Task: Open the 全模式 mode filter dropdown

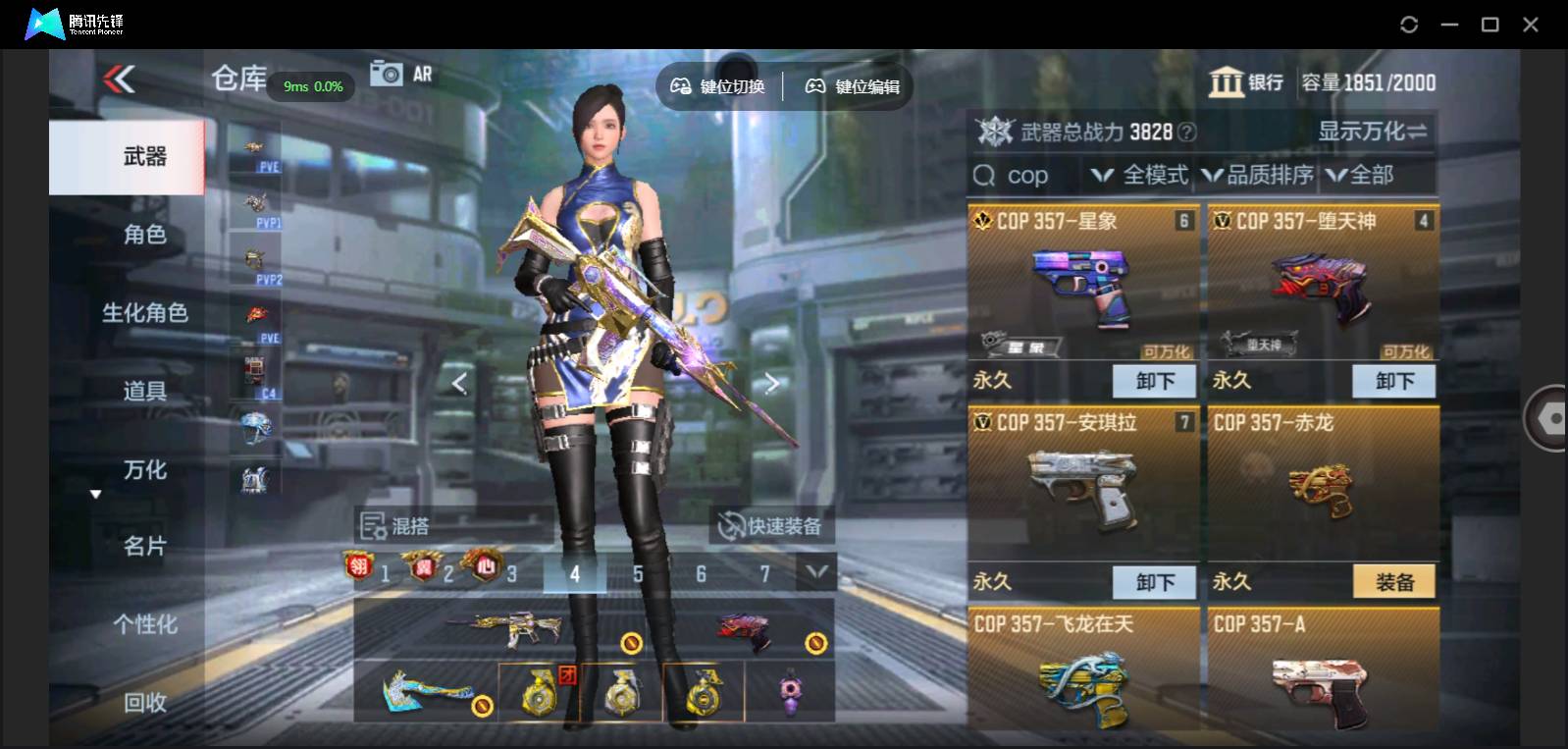Action: tap(1141, 176)
